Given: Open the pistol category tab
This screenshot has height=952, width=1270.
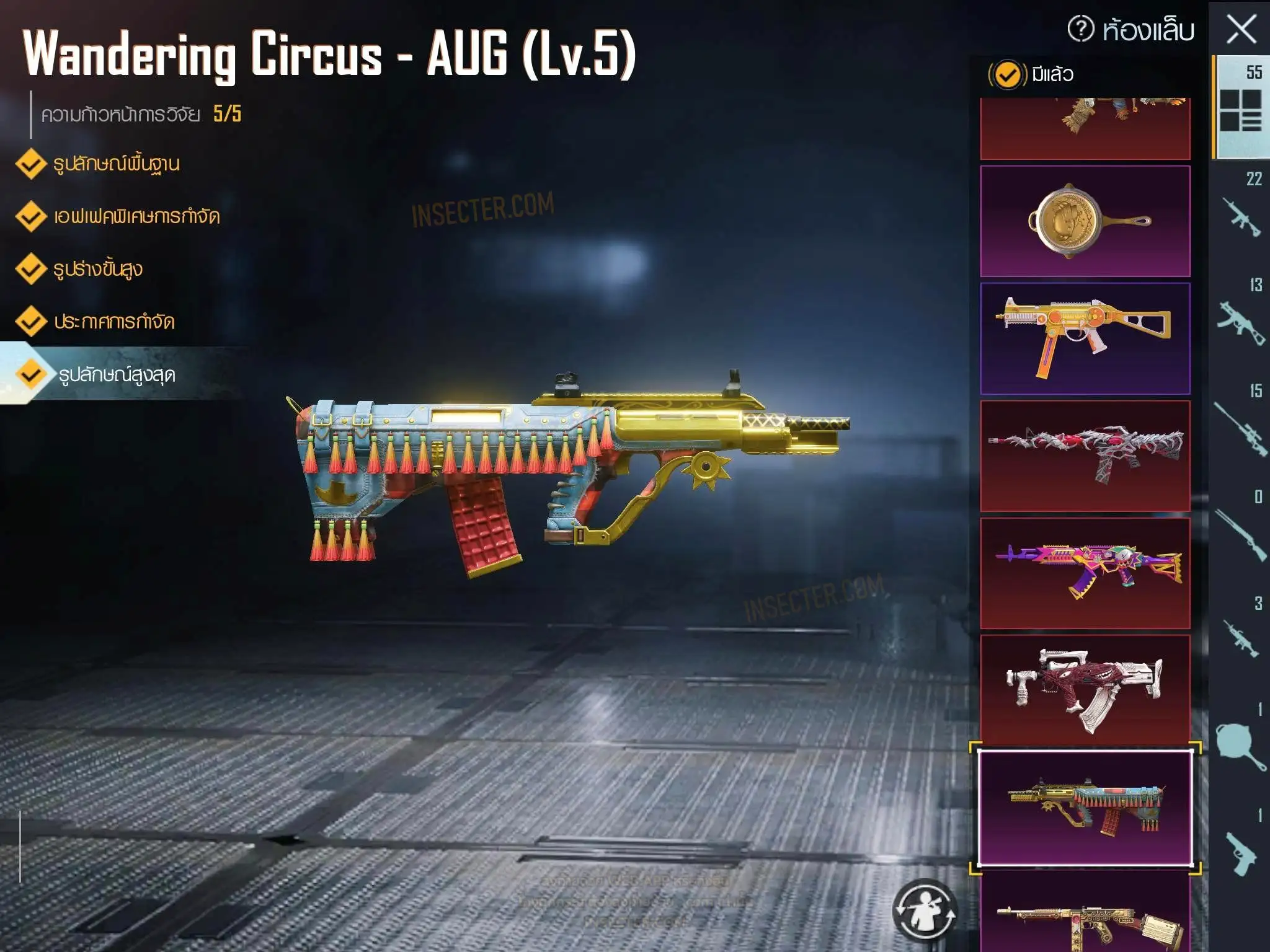Looking at the screenshot, I should (x=1240, y=849).
